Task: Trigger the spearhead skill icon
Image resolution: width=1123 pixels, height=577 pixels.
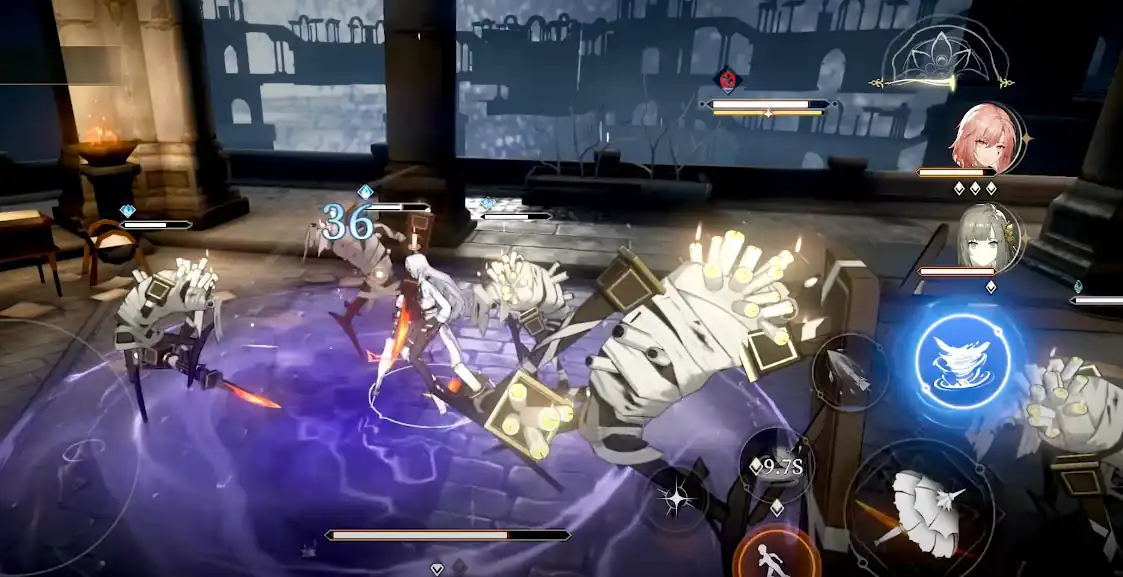Action: pos(848,372)
